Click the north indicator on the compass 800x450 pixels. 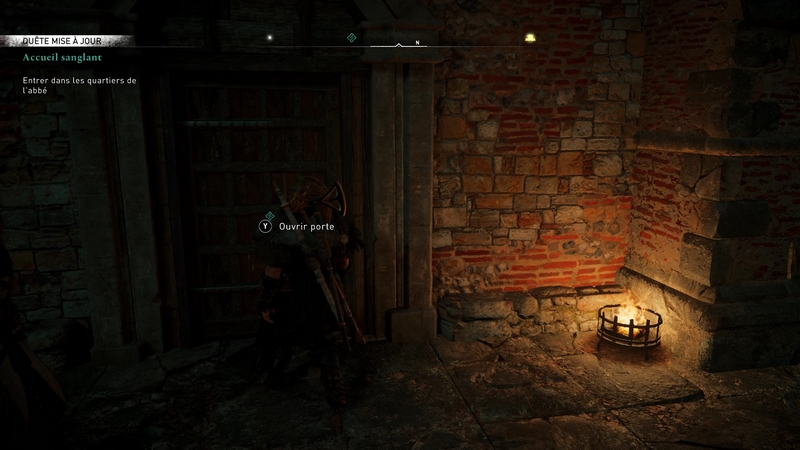point(417,43)
